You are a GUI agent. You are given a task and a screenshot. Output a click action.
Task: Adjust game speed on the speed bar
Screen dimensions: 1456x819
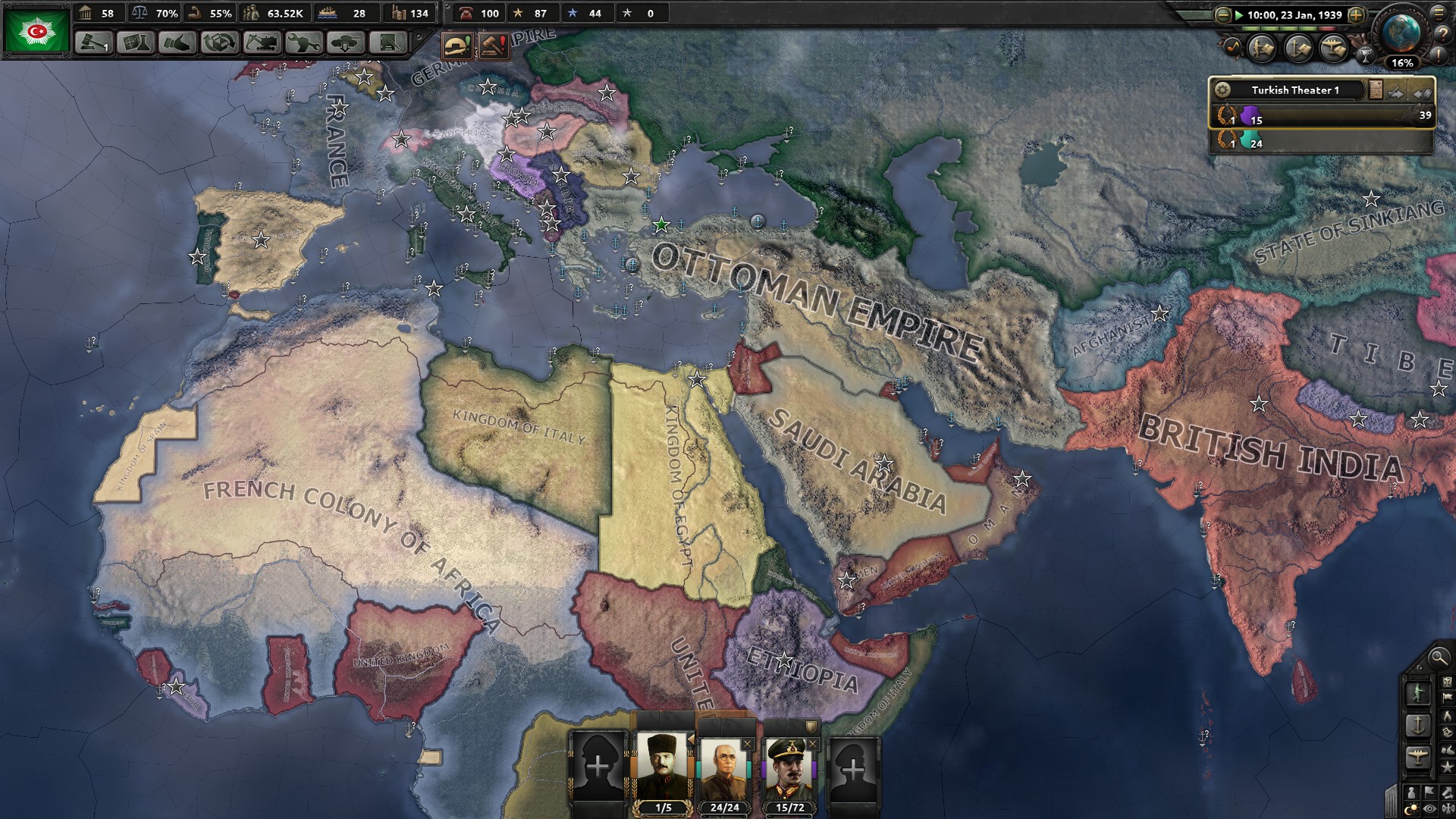coord(1289,28)
